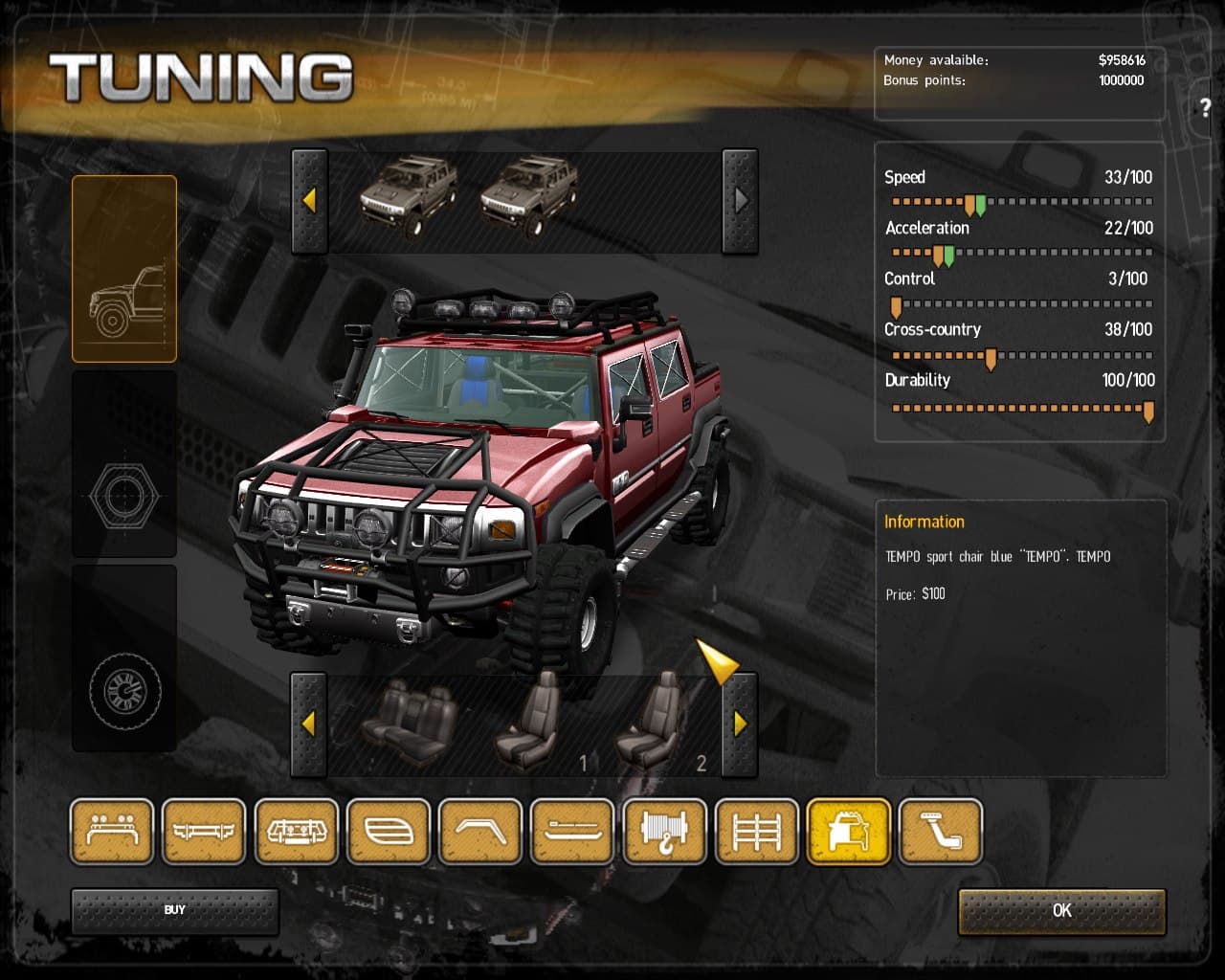
Task: Browse left through seat options
Action: (x=309, y=724)
